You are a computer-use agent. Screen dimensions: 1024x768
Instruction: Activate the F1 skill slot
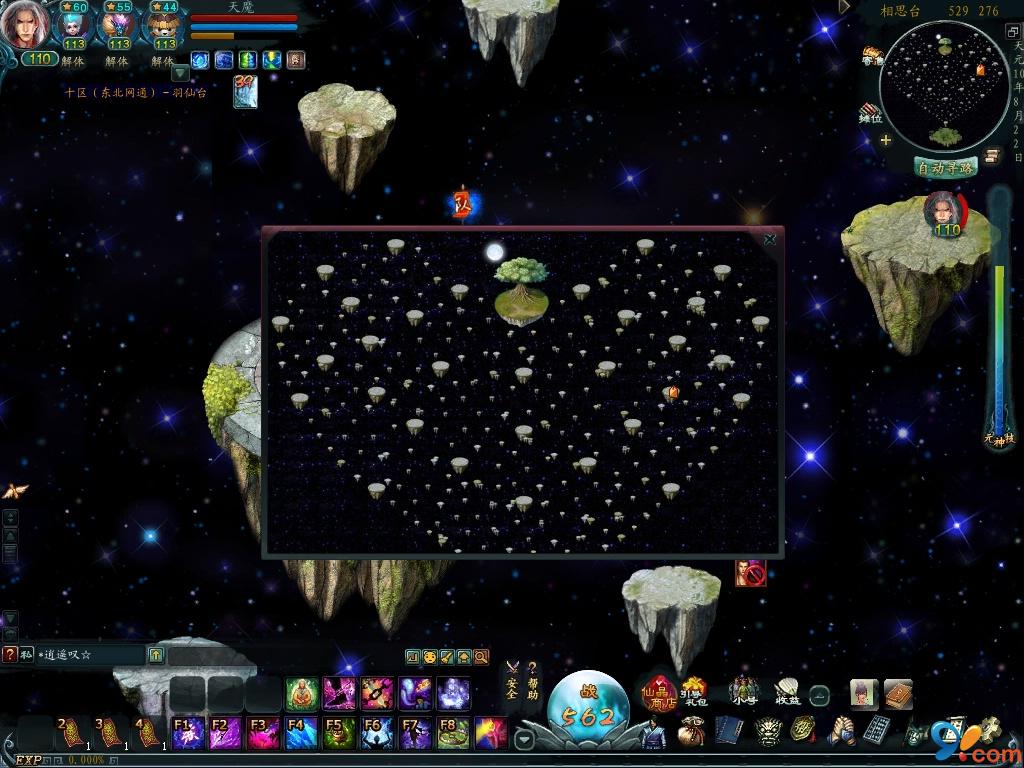pyautogui.click(x=188, y=733)
